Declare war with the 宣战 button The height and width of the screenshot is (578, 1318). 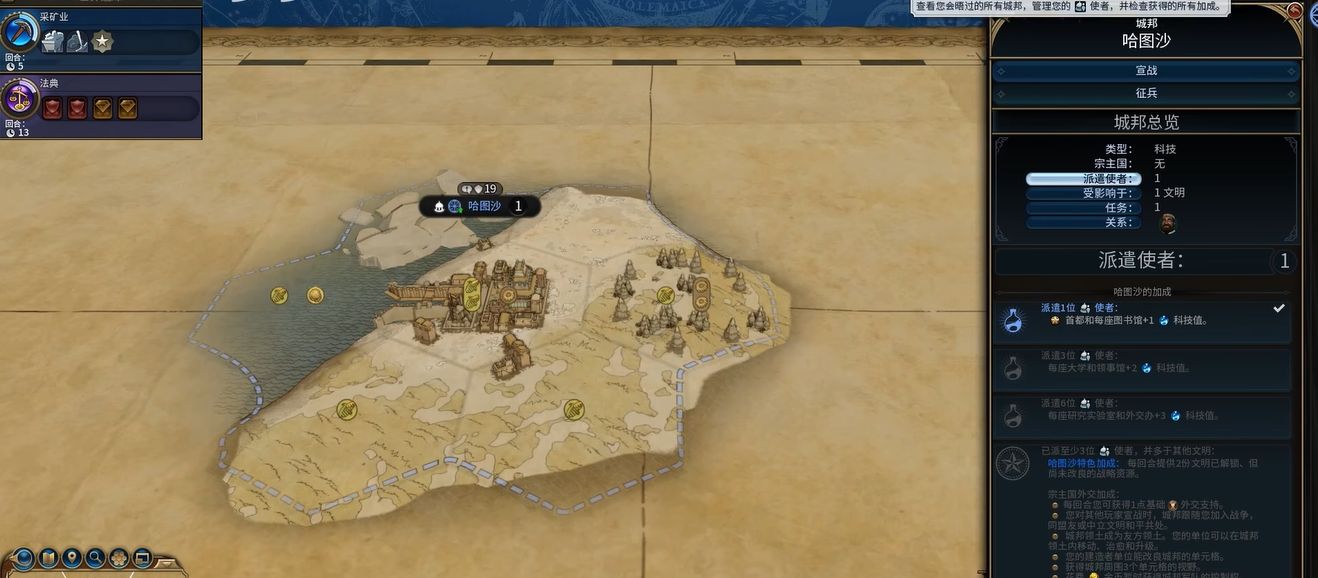tap(1146, 71)
